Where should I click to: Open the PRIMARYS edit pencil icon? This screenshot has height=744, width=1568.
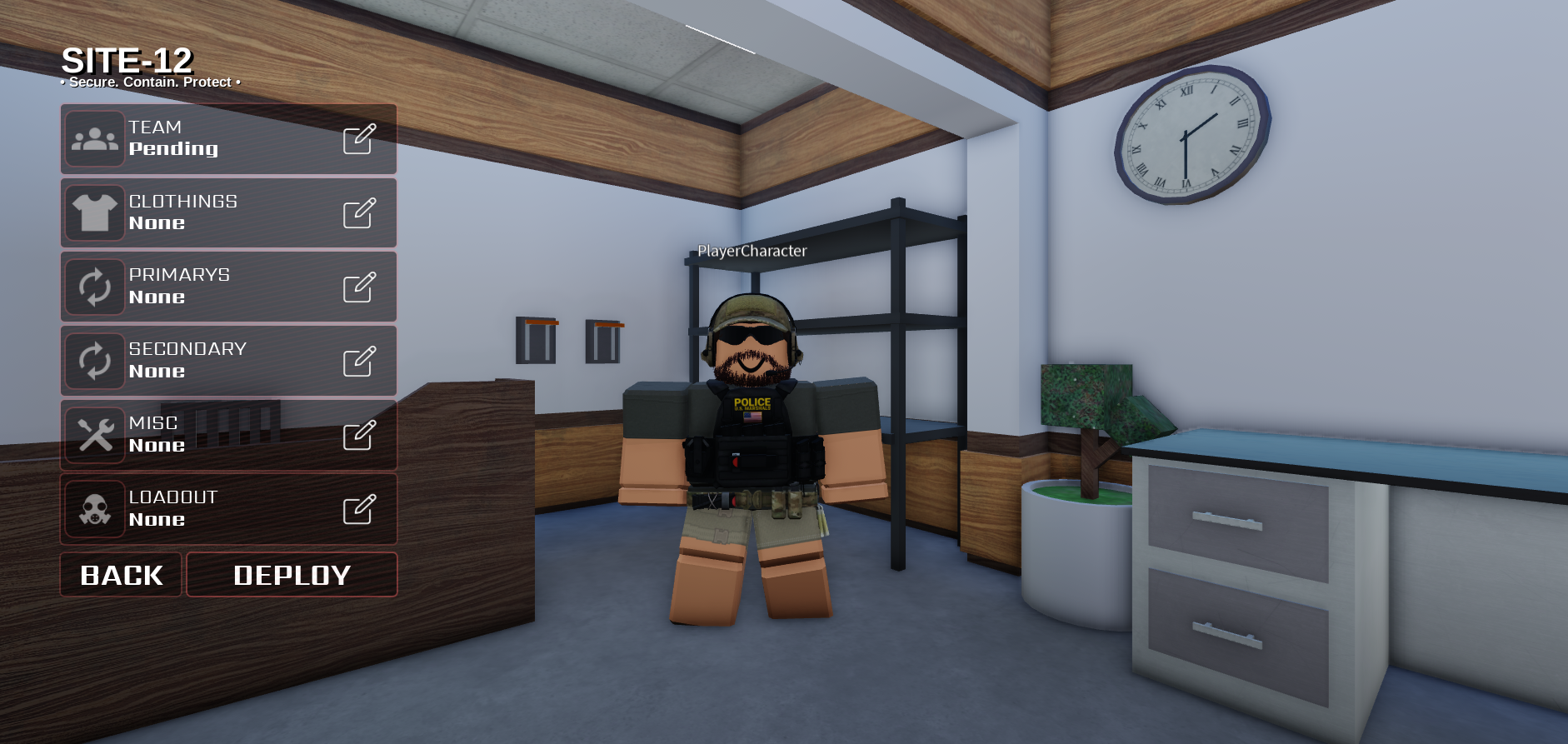click(359, 287)
